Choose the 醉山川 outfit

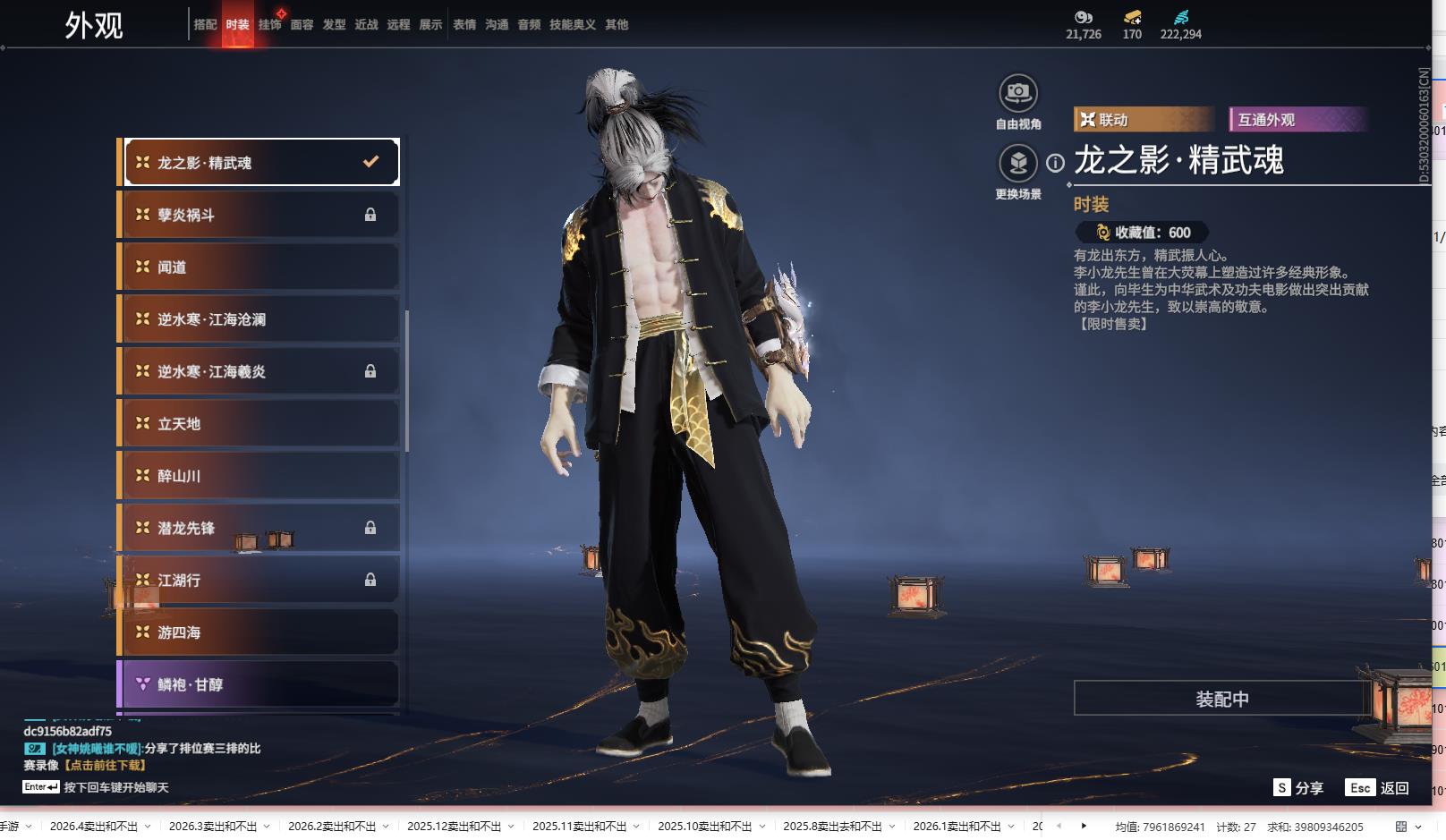259,476
